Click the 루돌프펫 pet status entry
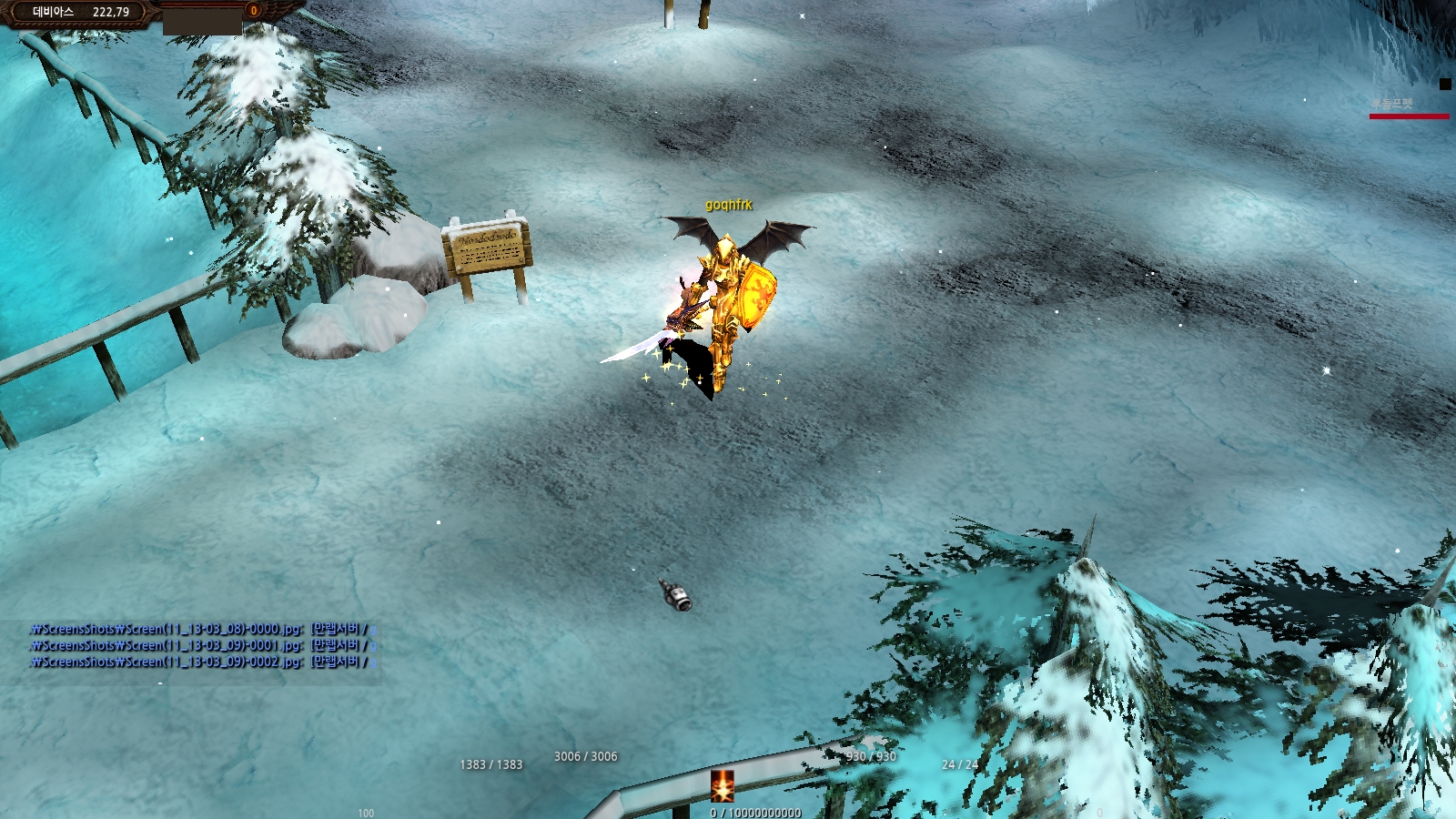Image resolution: width=1456 pixels, height=819 pixels. [1393, 105]
